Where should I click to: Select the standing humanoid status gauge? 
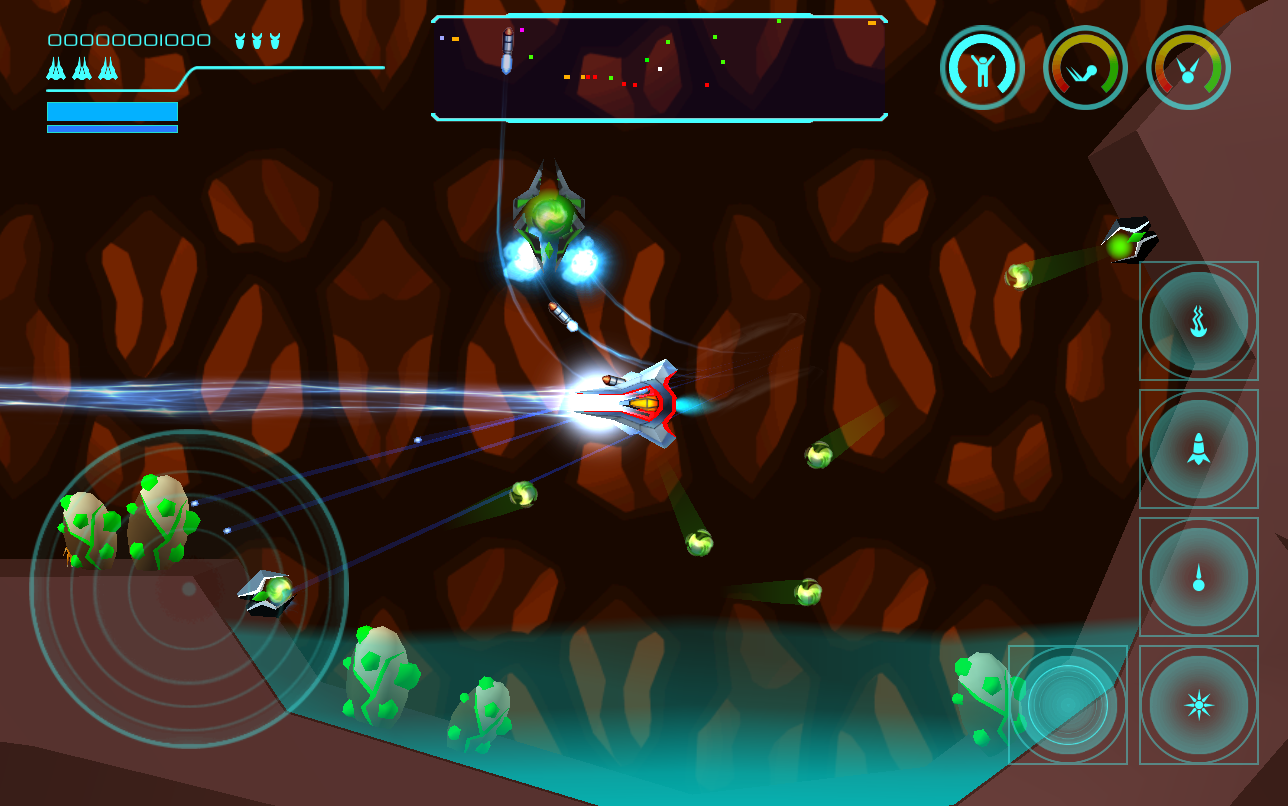click(x=982, y=68)
